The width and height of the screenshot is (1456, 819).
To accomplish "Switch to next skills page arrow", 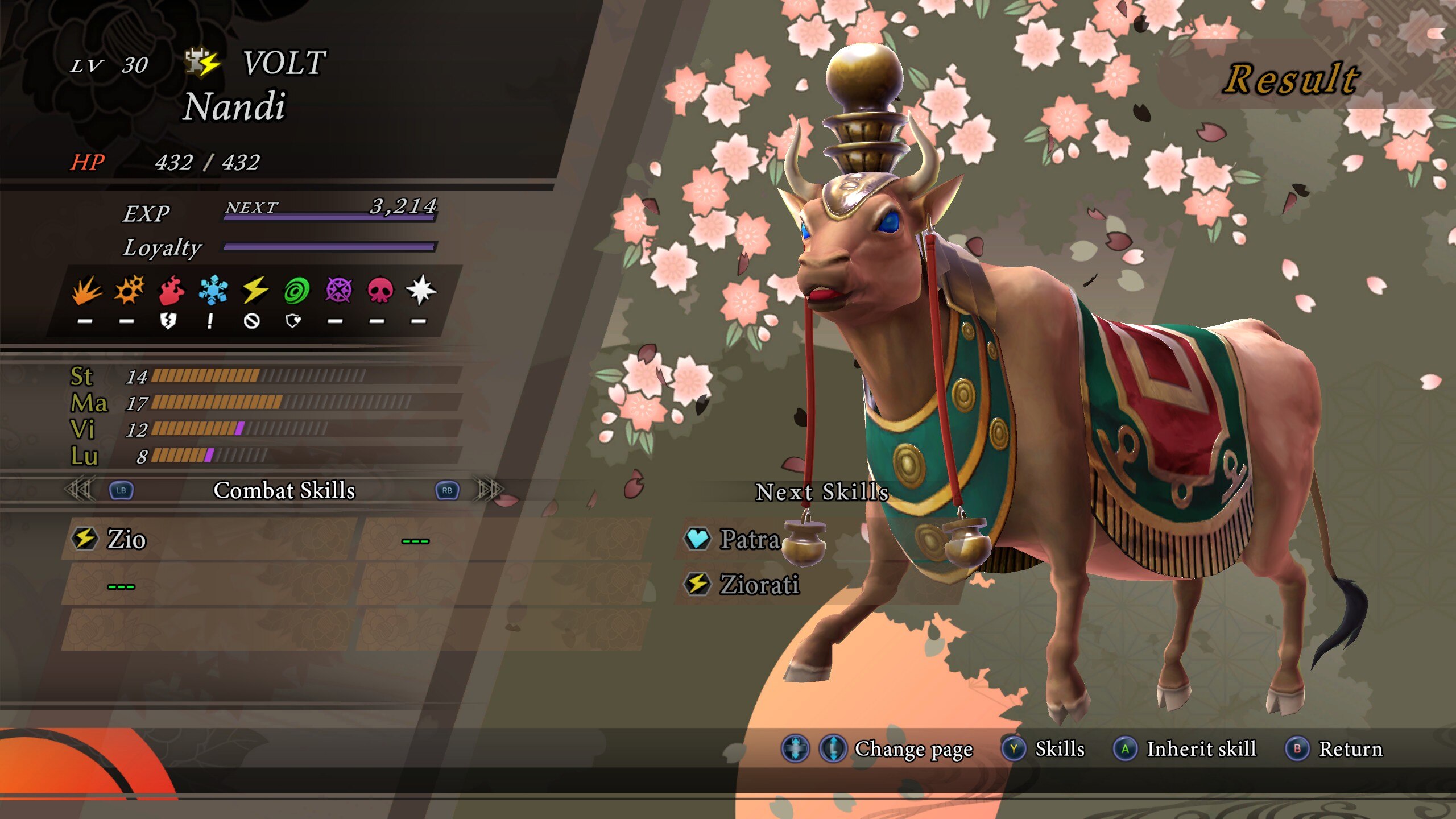I will (489, 490).
